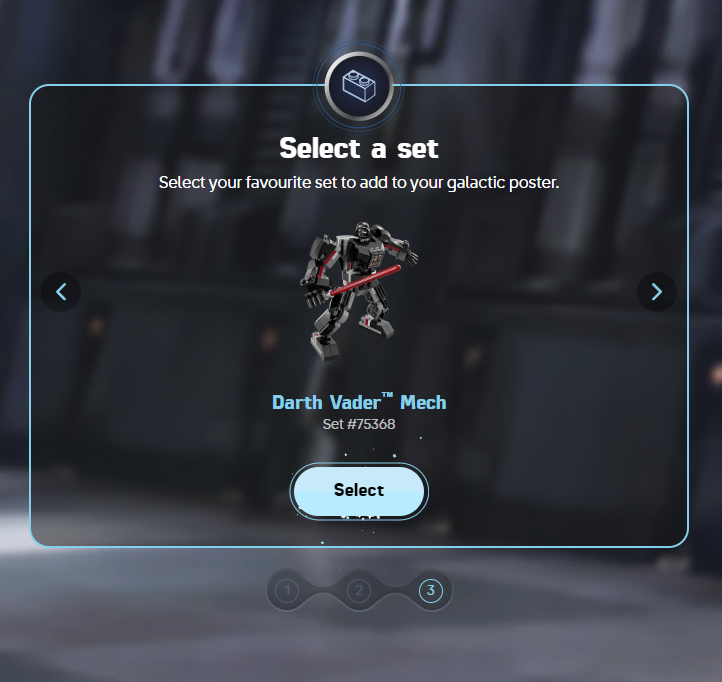The image size is (722, 682).
Task: Jump to step 2 indicator
Action: [359, 591]
